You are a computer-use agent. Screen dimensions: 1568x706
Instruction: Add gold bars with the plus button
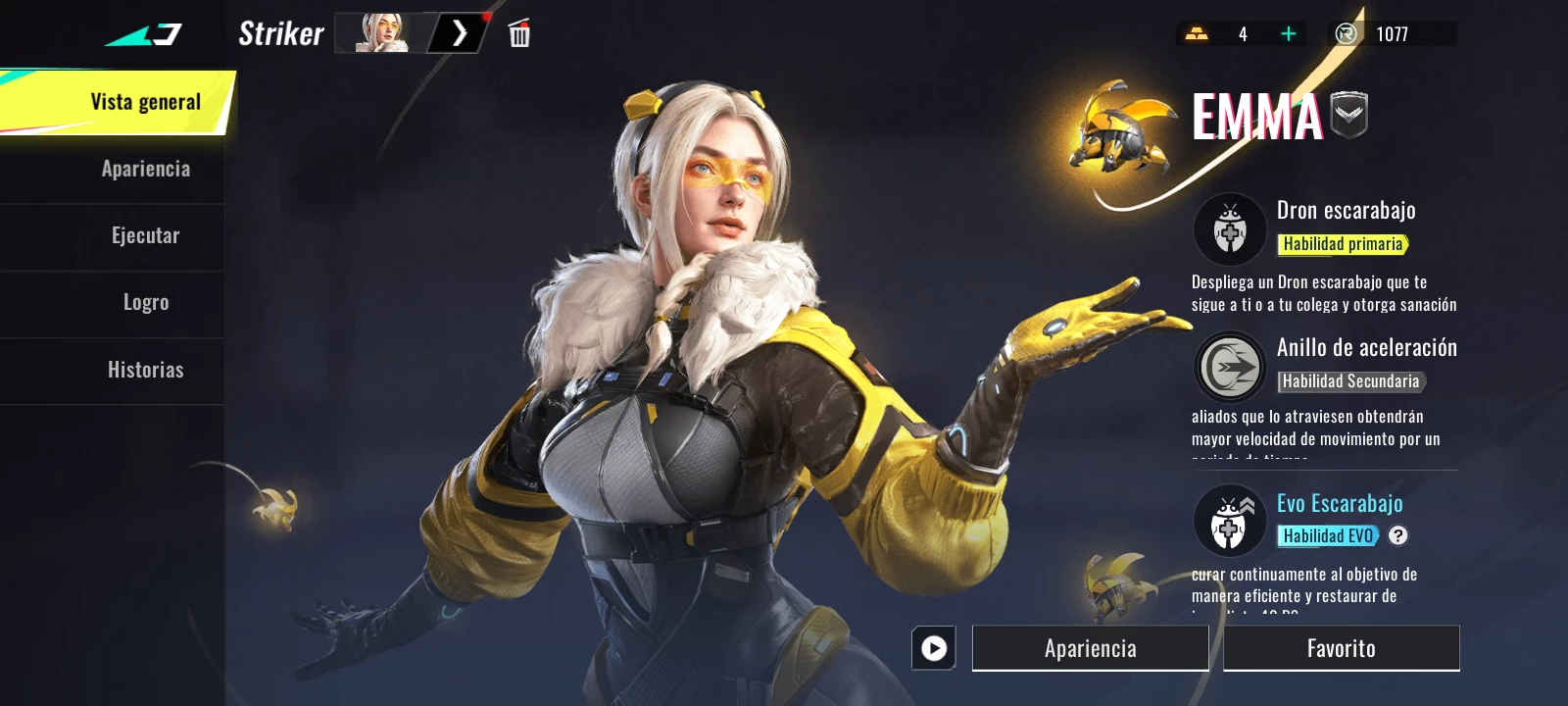(x=1288, y=34)
